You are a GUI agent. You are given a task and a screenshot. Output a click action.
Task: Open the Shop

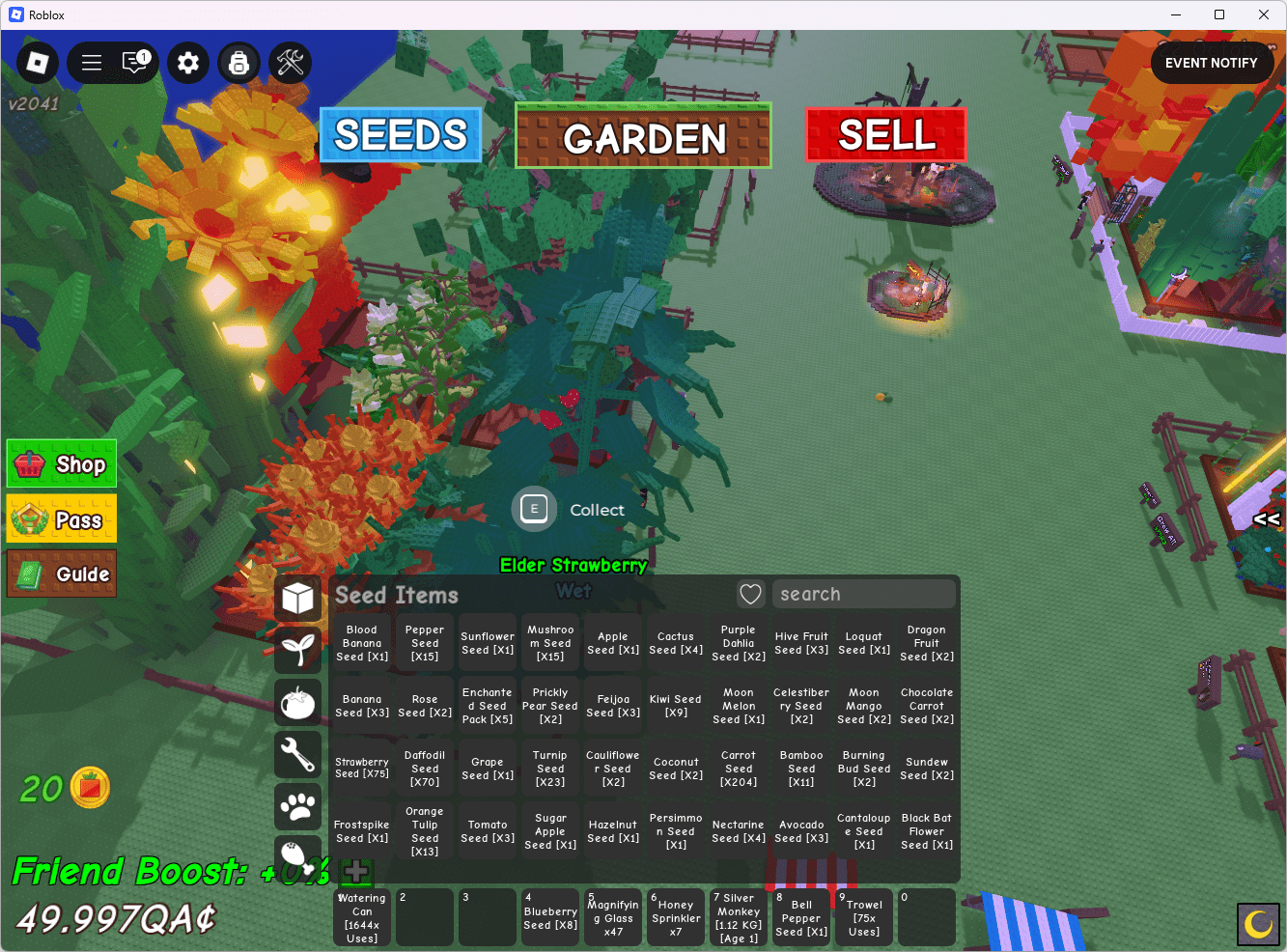coord(61,463)
